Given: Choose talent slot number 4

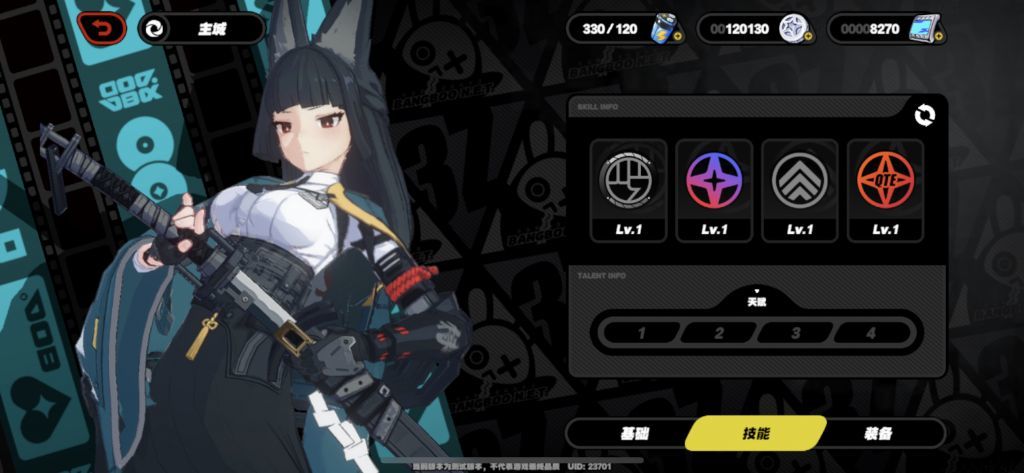Looking at the screenshot, I should click(x=872, y=332).
